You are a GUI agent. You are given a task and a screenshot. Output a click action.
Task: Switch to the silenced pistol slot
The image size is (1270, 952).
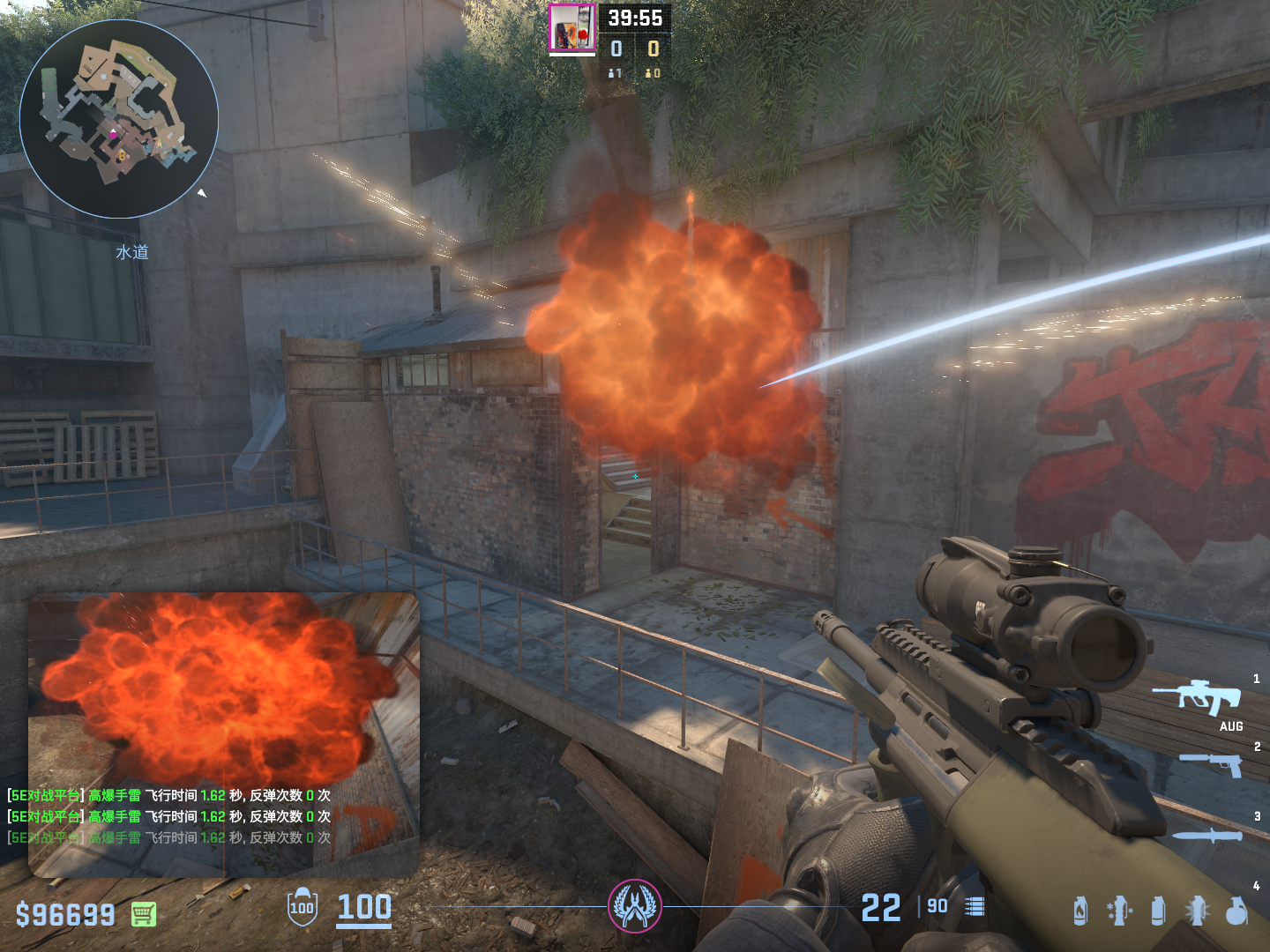click(1210, 764)
